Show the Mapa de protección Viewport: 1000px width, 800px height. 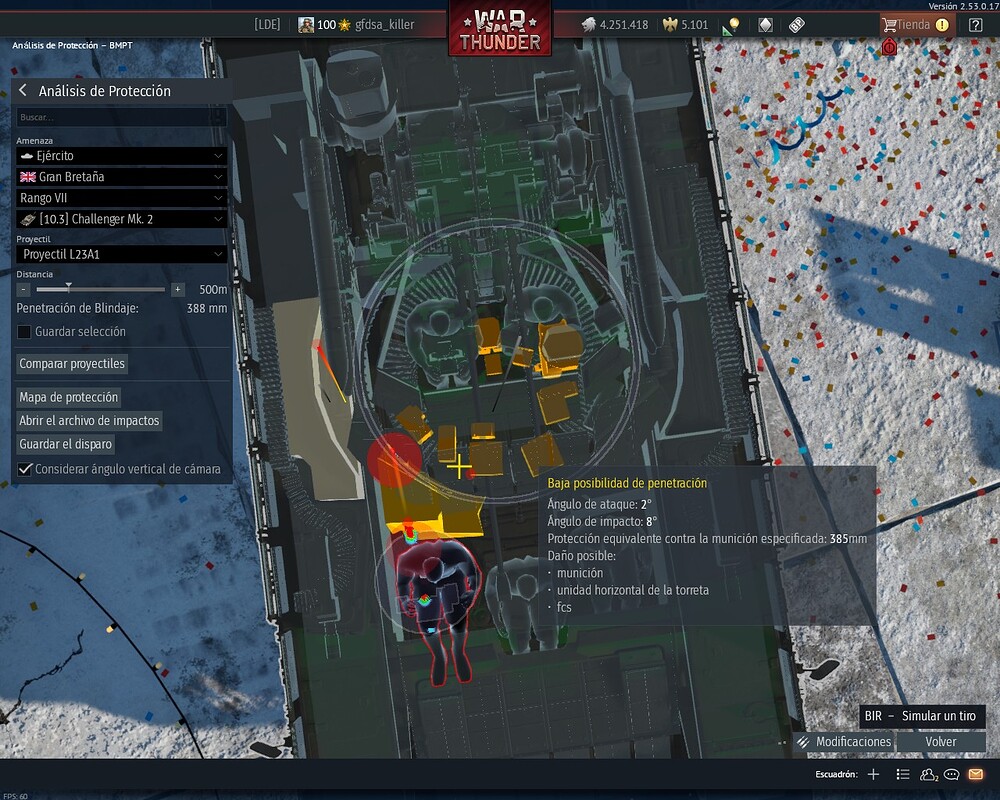click(69, 397)
